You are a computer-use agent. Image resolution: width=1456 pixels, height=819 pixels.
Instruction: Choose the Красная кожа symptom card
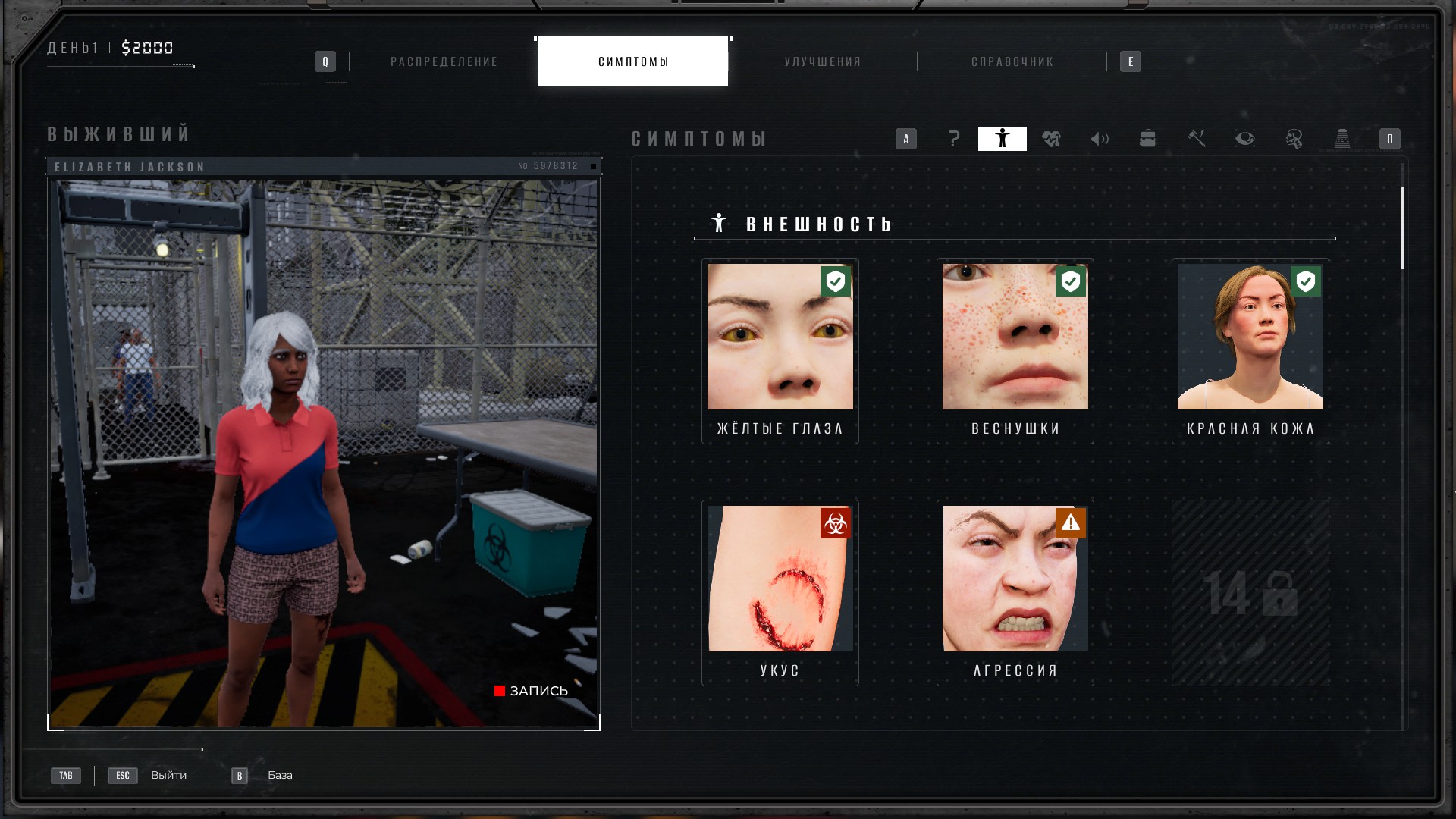[x=1250, y=350]
